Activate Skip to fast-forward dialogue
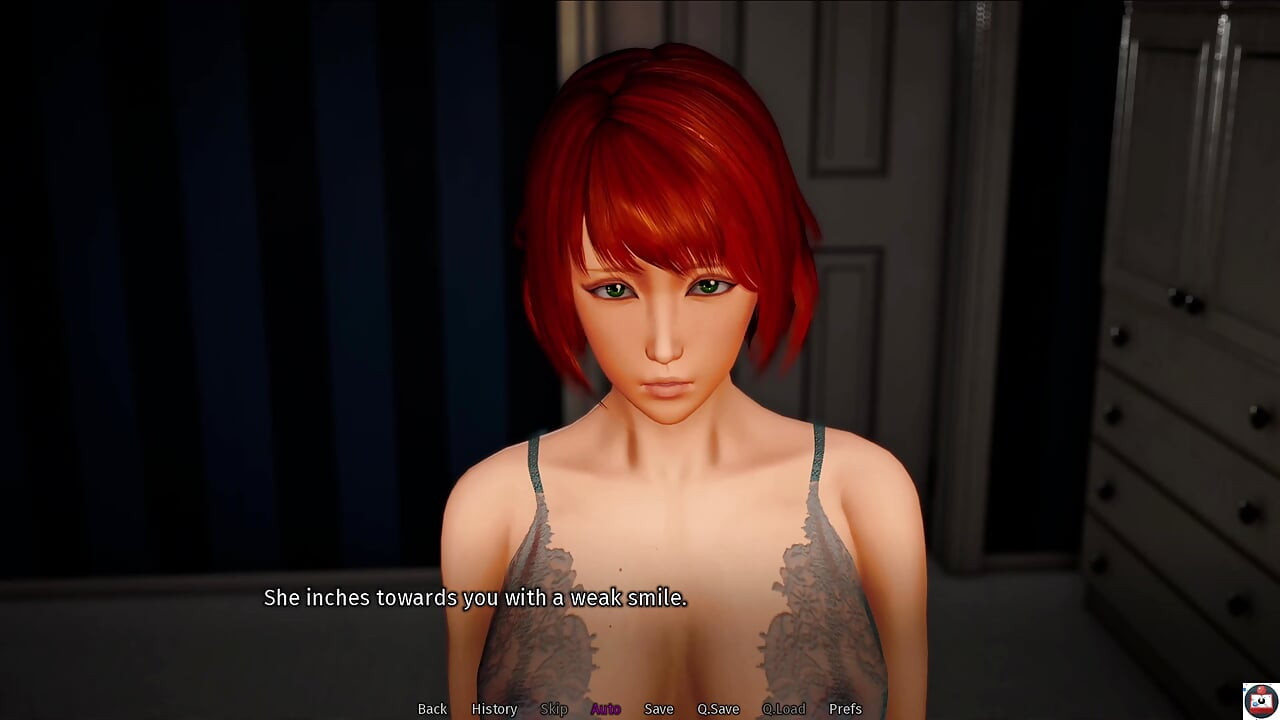Viewport: 1280px width, 720px height. click(555, 709)
